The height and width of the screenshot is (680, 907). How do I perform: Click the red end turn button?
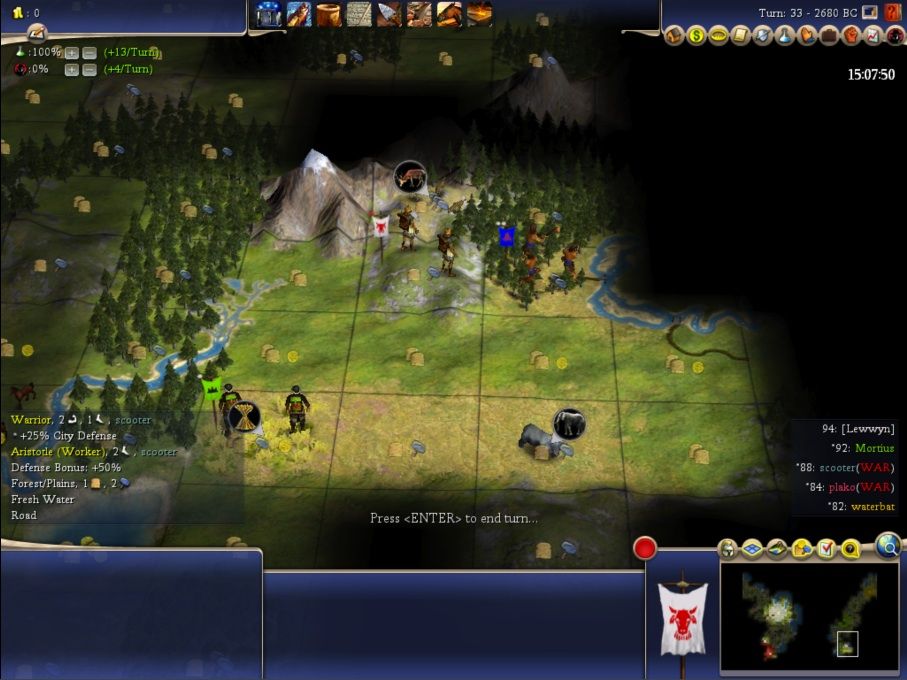coord(645,548)
